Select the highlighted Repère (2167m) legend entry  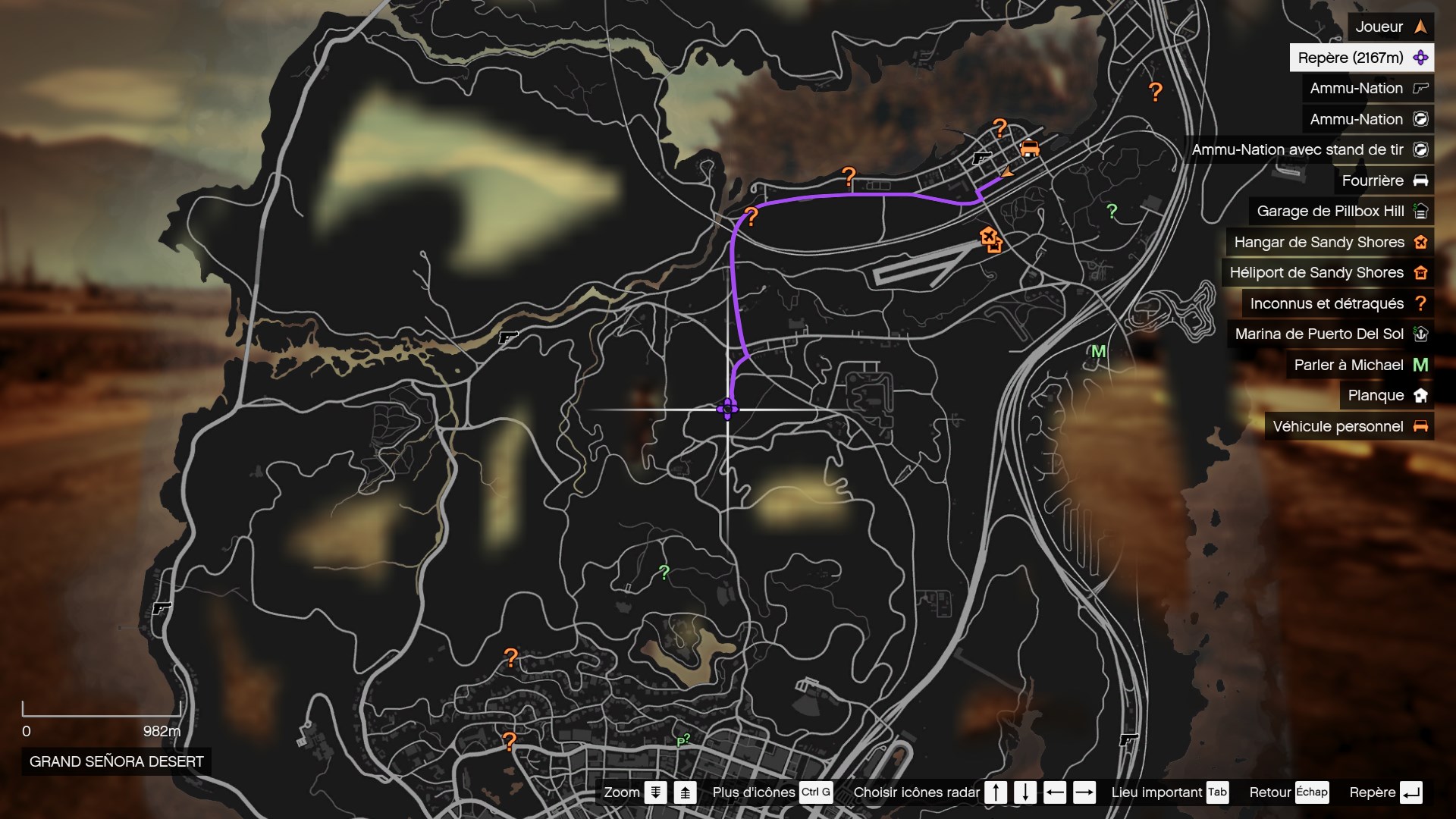(1357, 58)
